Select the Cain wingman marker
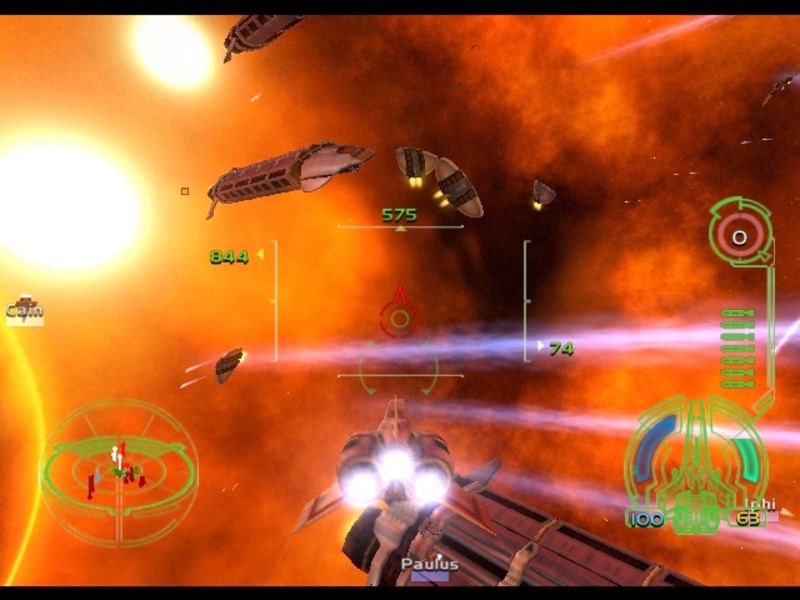 pyautogui.click(x=24, y=309)
